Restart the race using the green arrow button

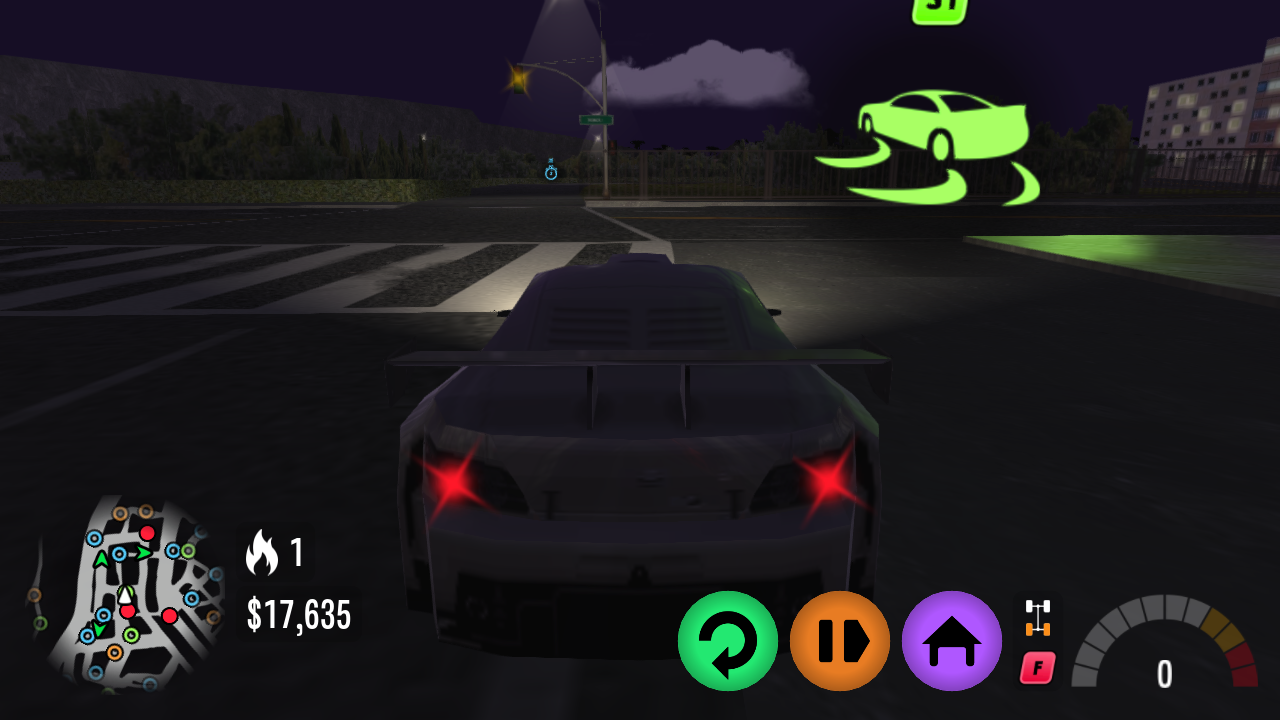click(728, 640)
